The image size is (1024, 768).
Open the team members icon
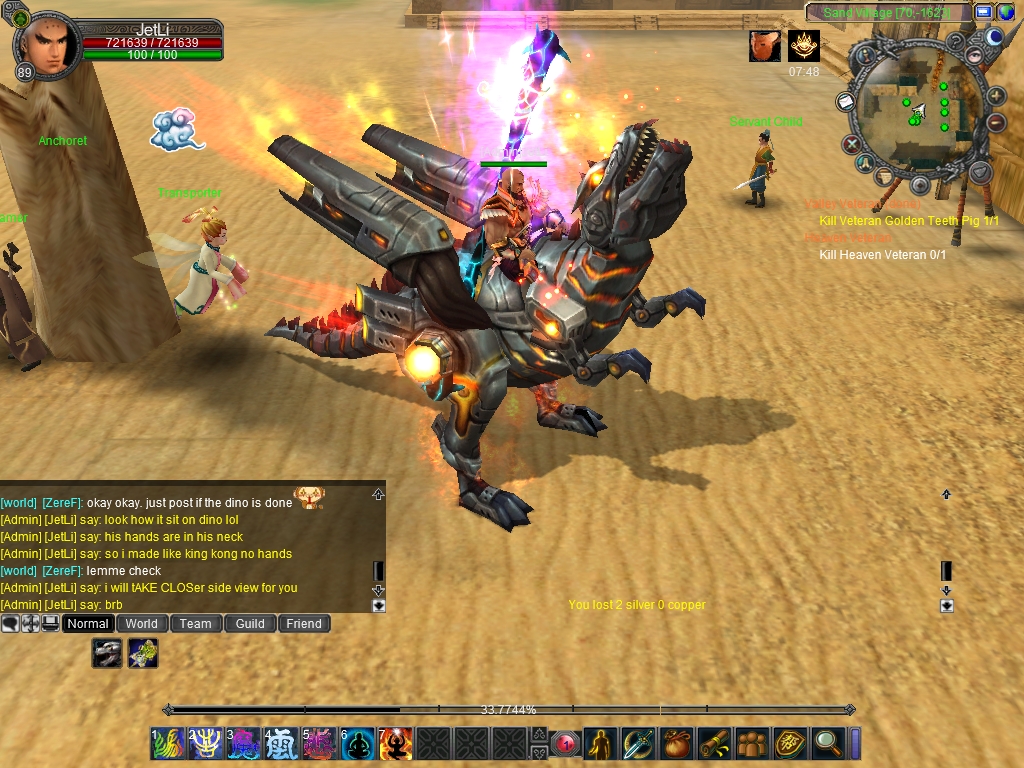(x=752, y=743)
